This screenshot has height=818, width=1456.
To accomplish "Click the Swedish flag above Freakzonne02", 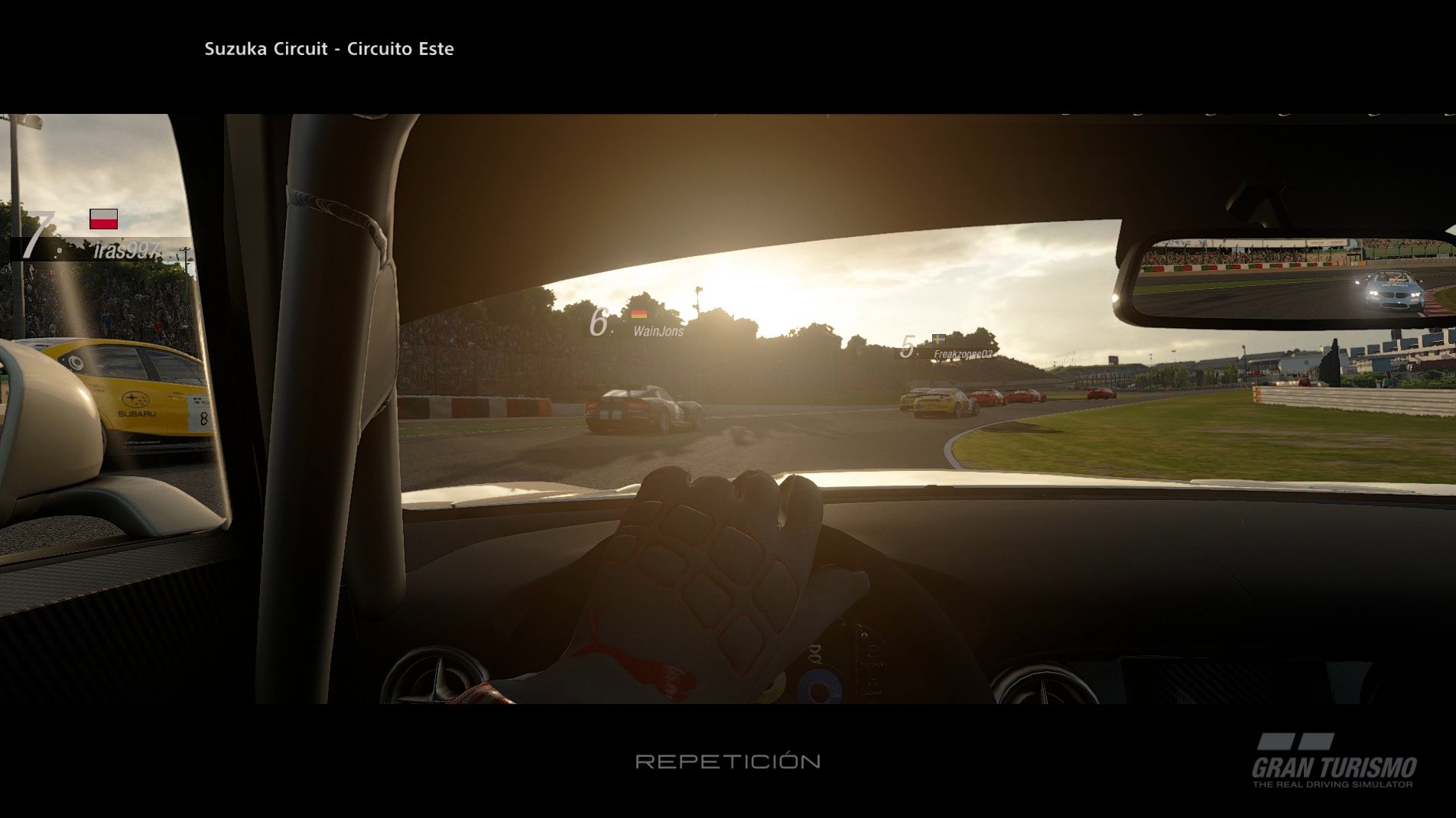I will point(940,338).
